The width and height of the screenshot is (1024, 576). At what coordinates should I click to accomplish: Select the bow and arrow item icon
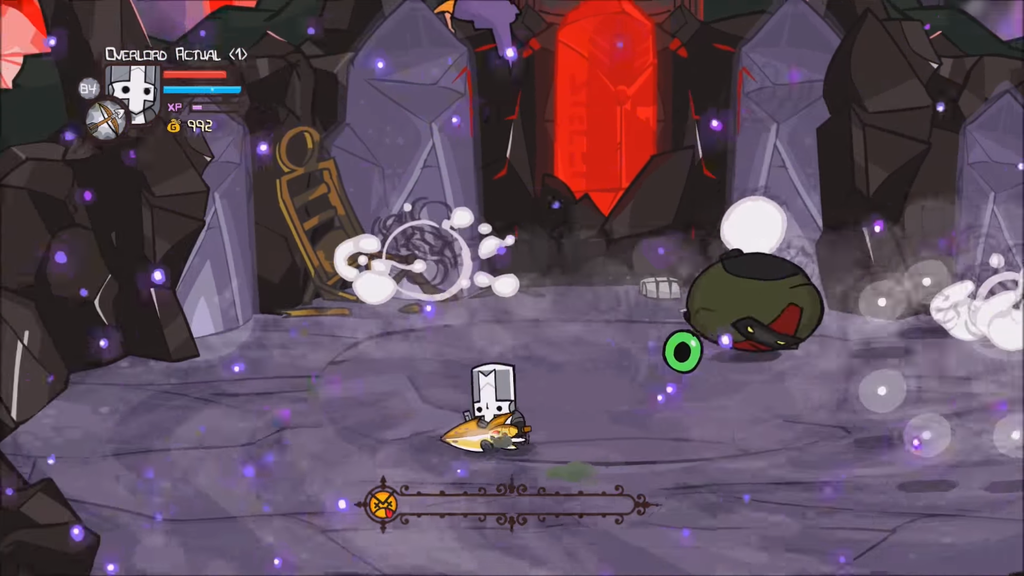105,119
